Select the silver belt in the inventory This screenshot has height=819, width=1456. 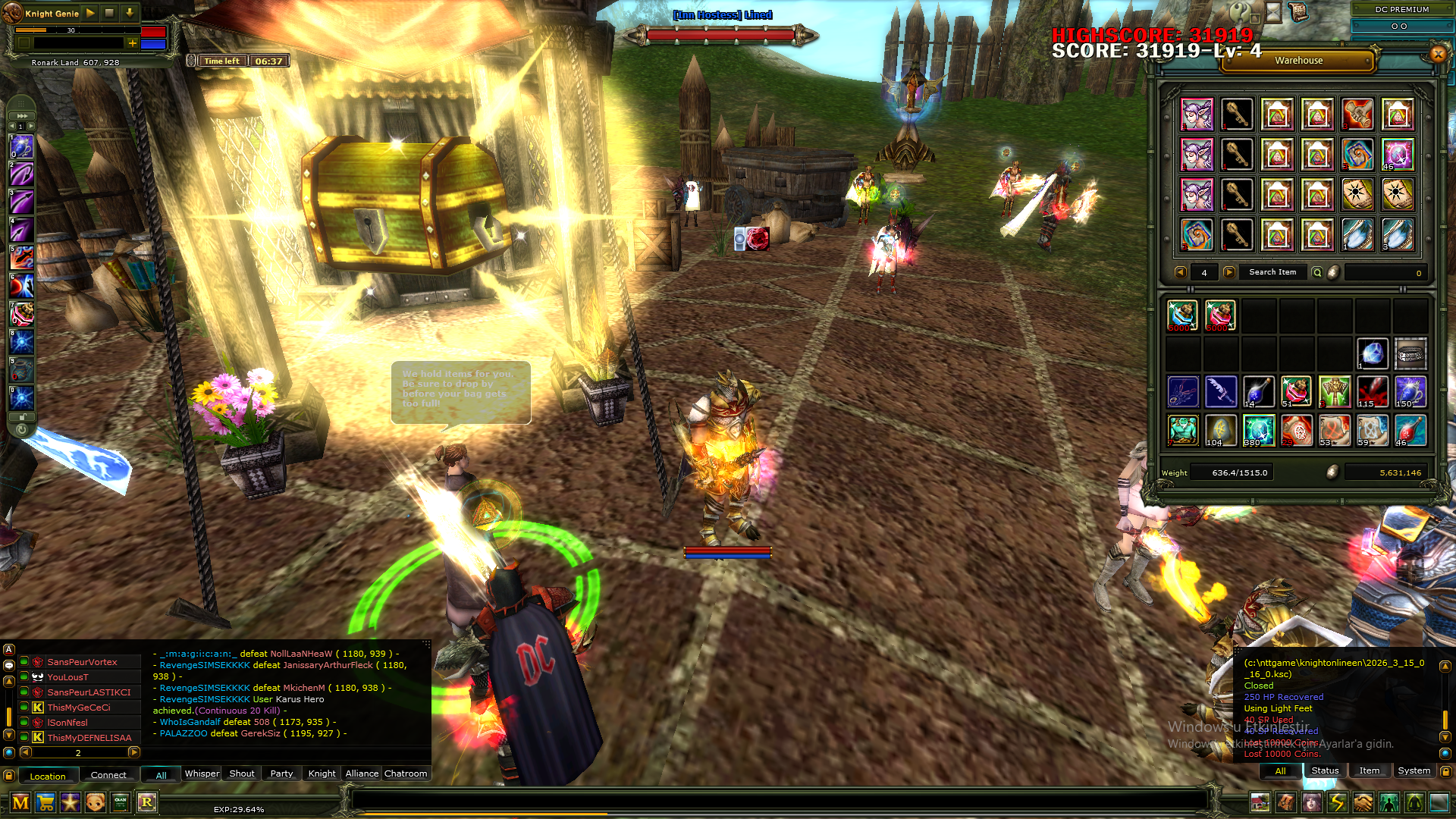1410,353
